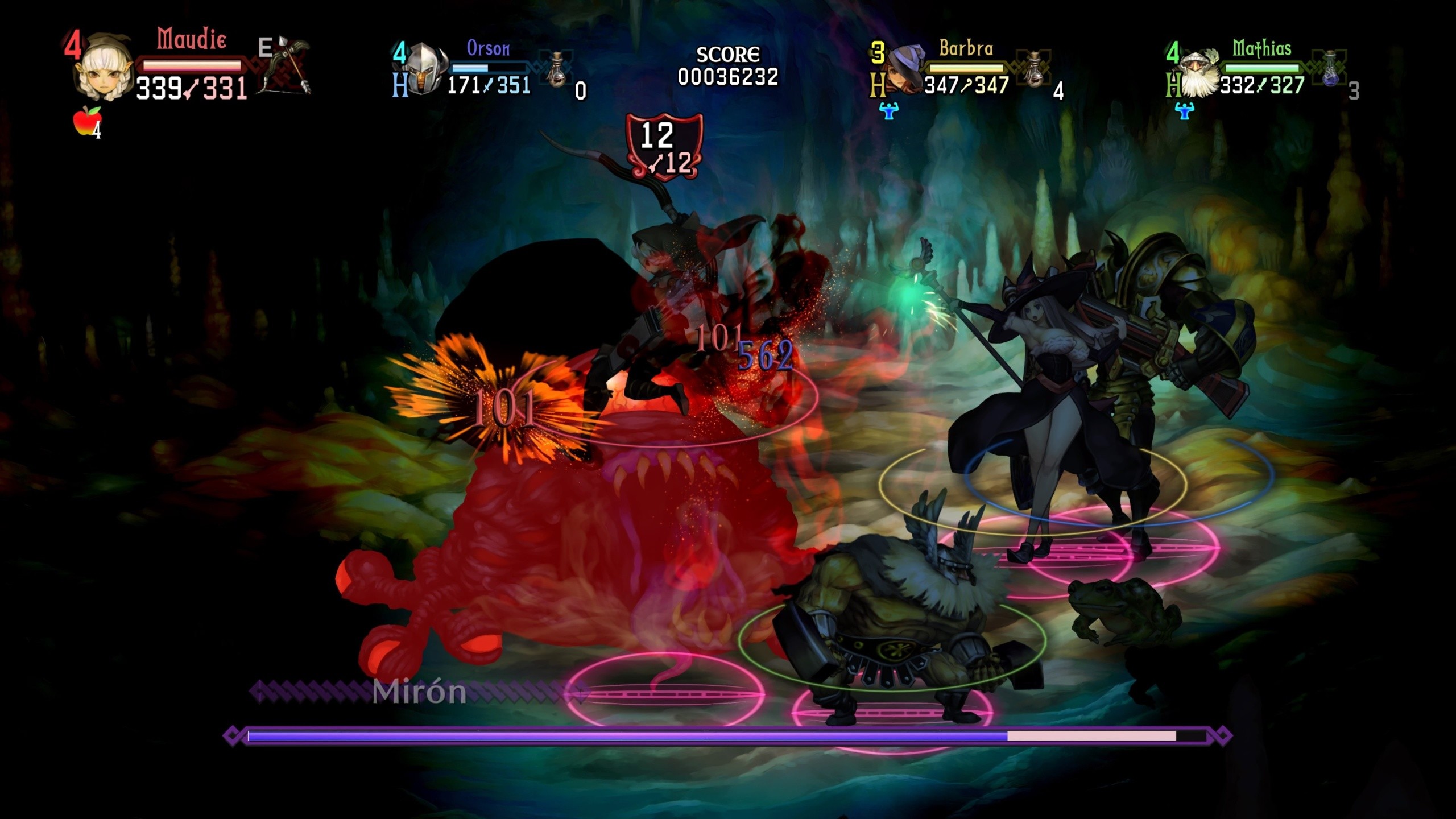Toggle Orson's empty potion slot counter
1456x819 pixels.
coord(580,90)
